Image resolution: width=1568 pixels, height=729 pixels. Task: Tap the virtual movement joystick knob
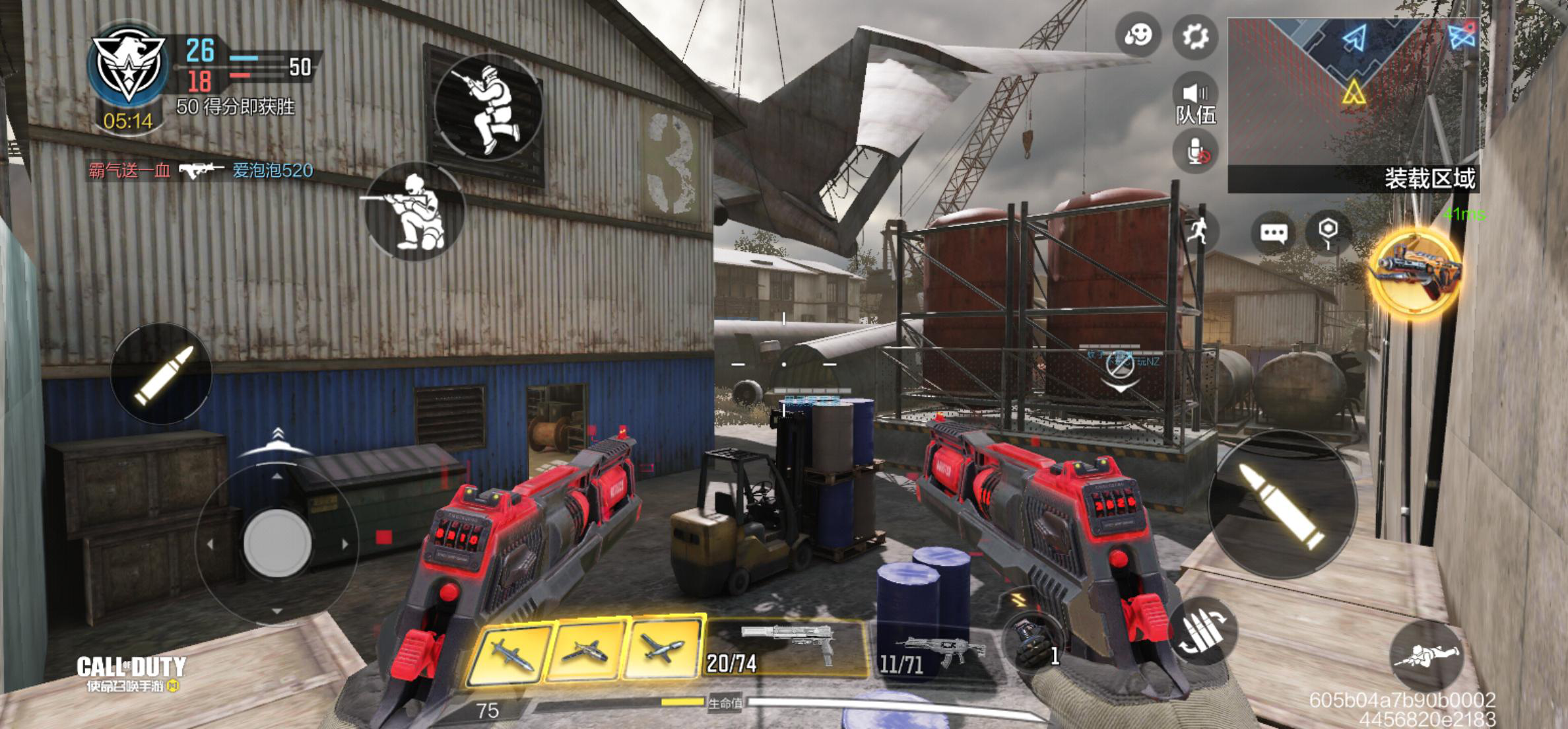click(277, 543)
